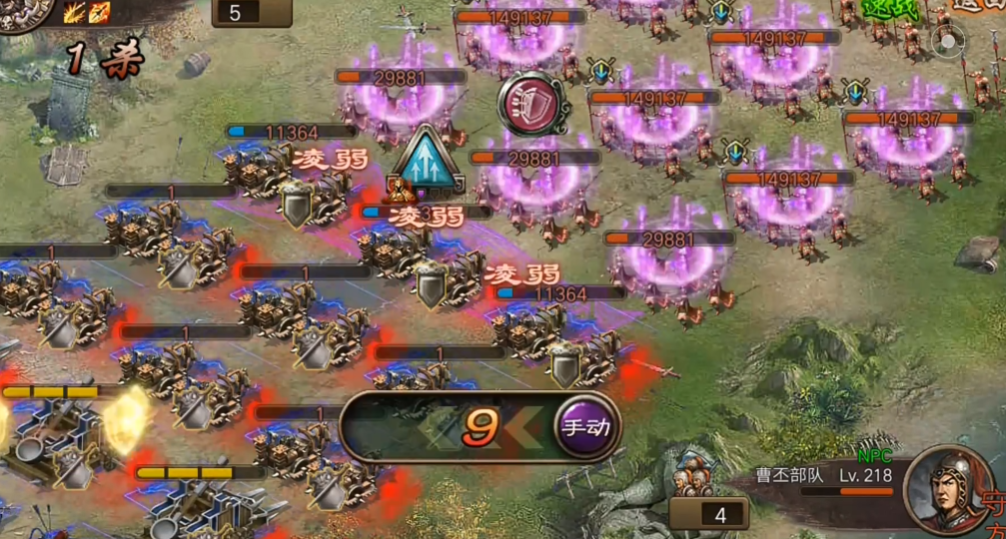Tap the floating white circle overlay button
The width and height of the screenshot is (1006, 539).
click(946, 41)
